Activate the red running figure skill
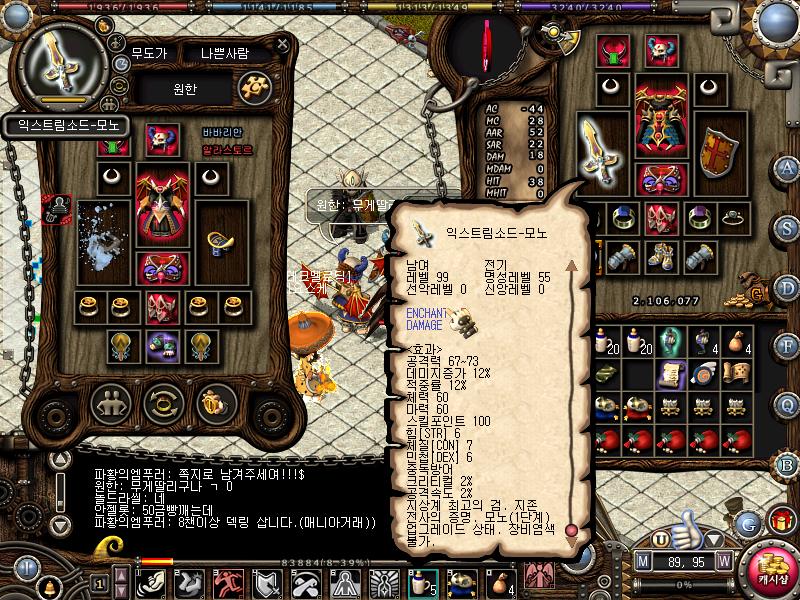The height and width of the screenshot is (600, 800). (227, 582)
